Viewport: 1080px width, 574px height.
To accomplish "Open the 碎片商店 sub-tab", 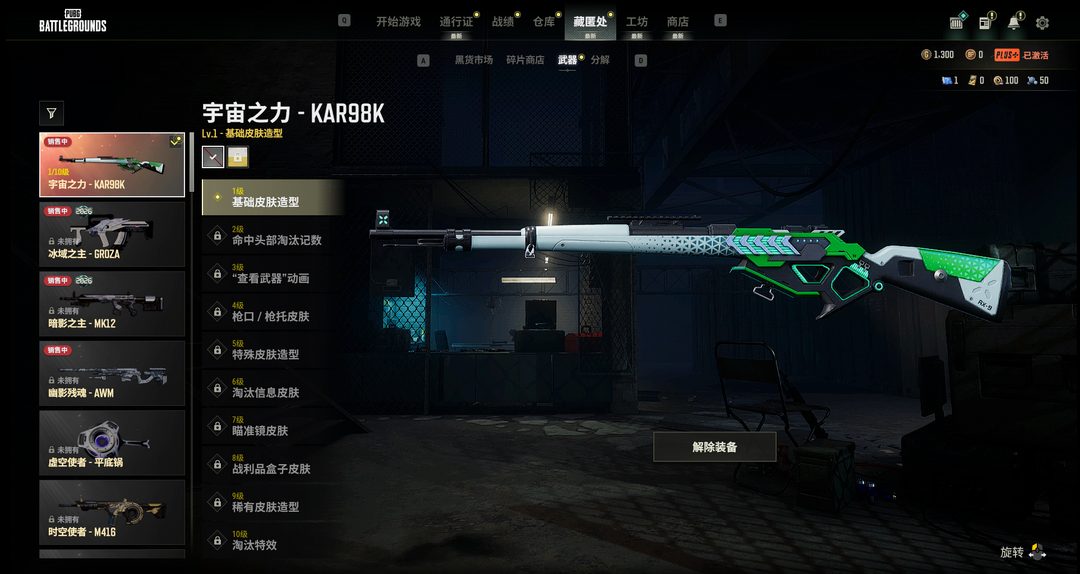I will click(525, 60).
